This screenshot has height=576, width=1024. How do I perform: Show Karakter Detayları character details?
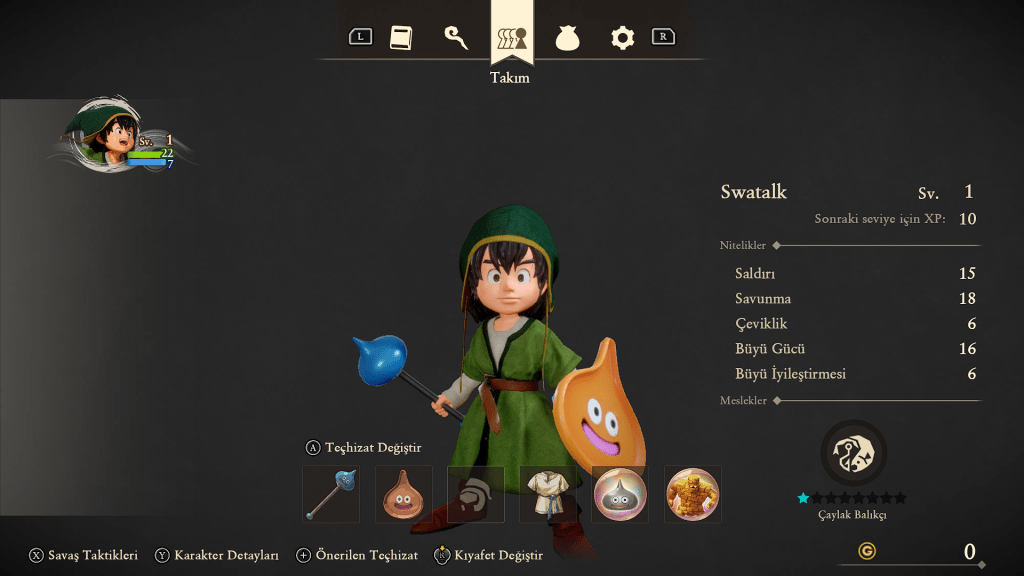pos(217,555)
